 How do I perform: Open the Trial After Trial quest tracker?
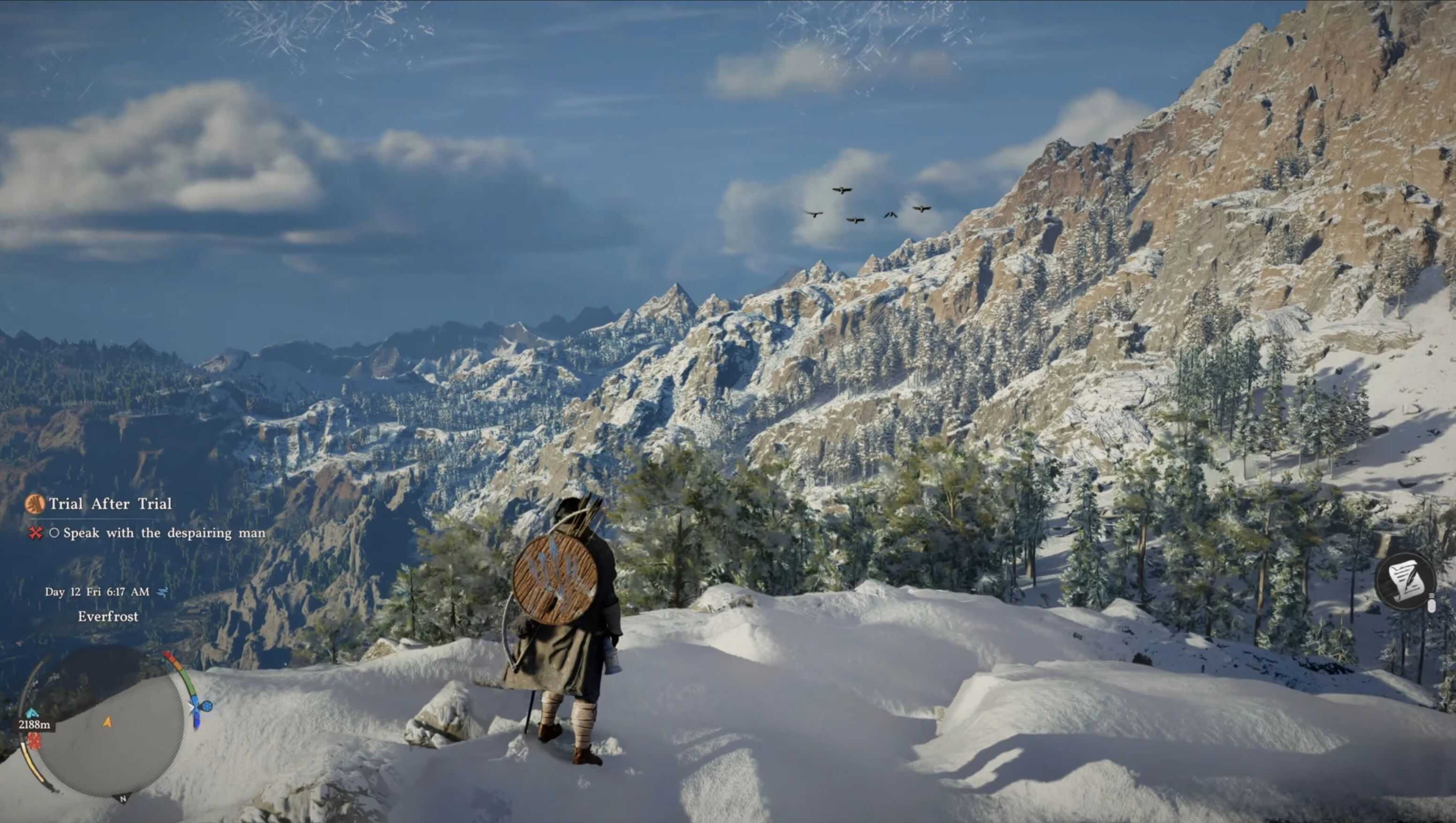pyautogui.click(x=110, y=504)
